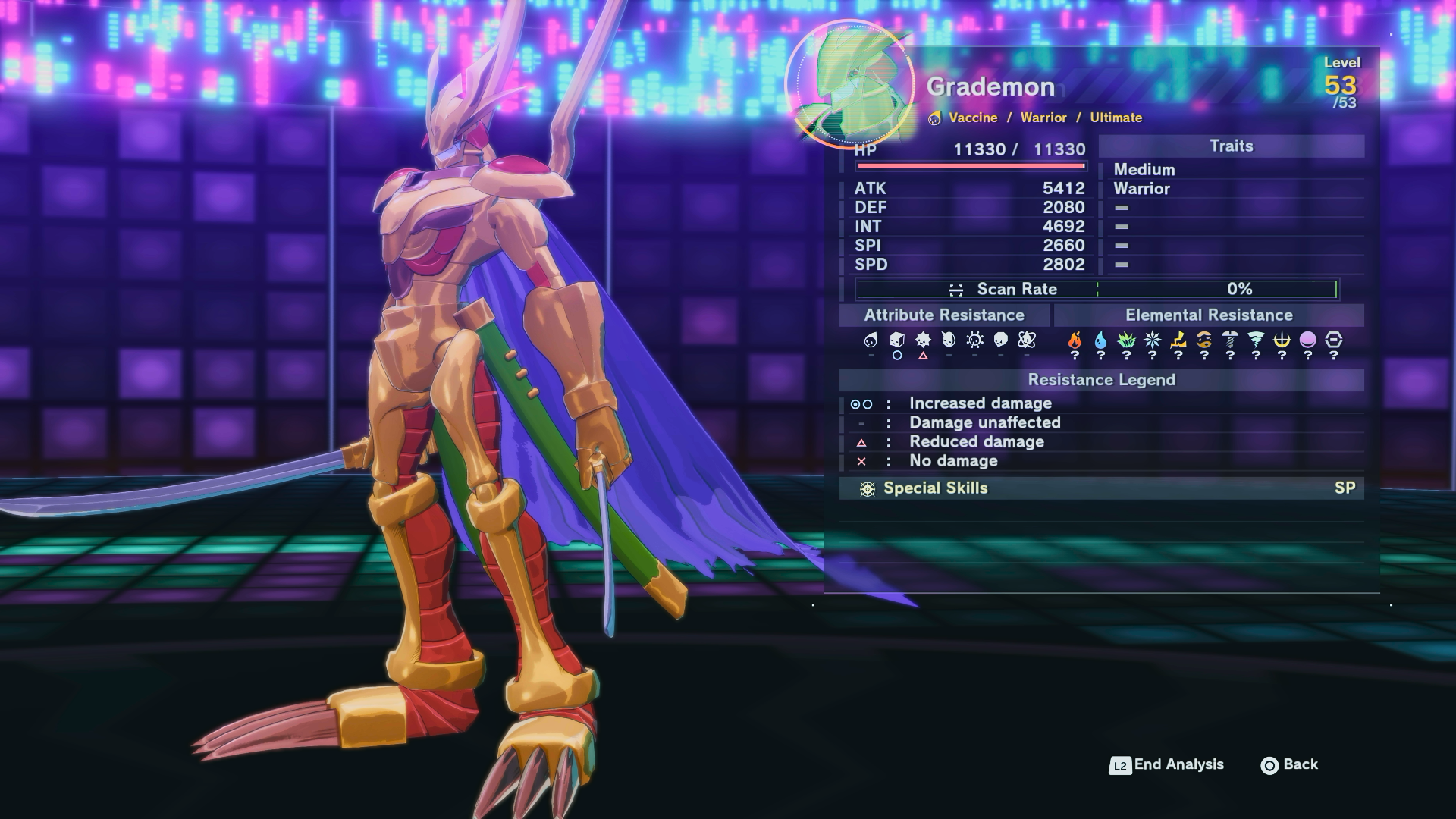Select the steel screw resistance icon
Viewport: 1456px width, 819px height.
coord(1230,340)
